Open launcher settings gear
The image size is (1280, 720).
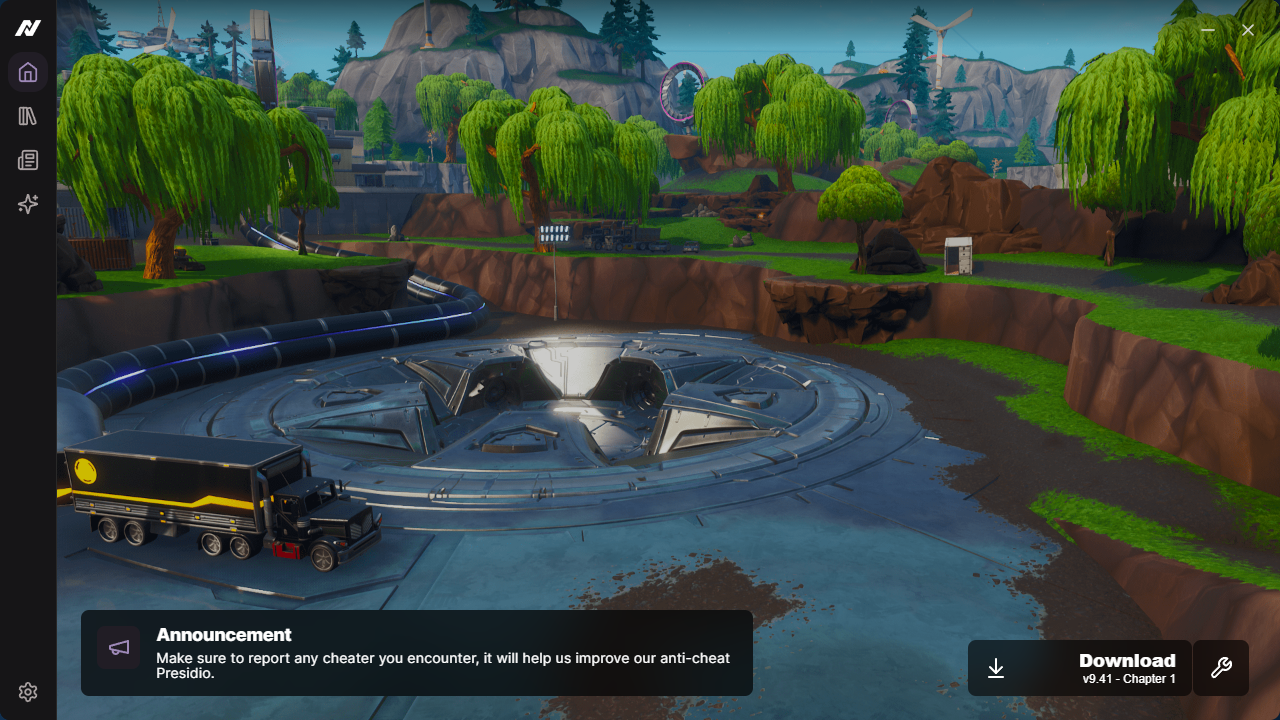tap(28, 692)
